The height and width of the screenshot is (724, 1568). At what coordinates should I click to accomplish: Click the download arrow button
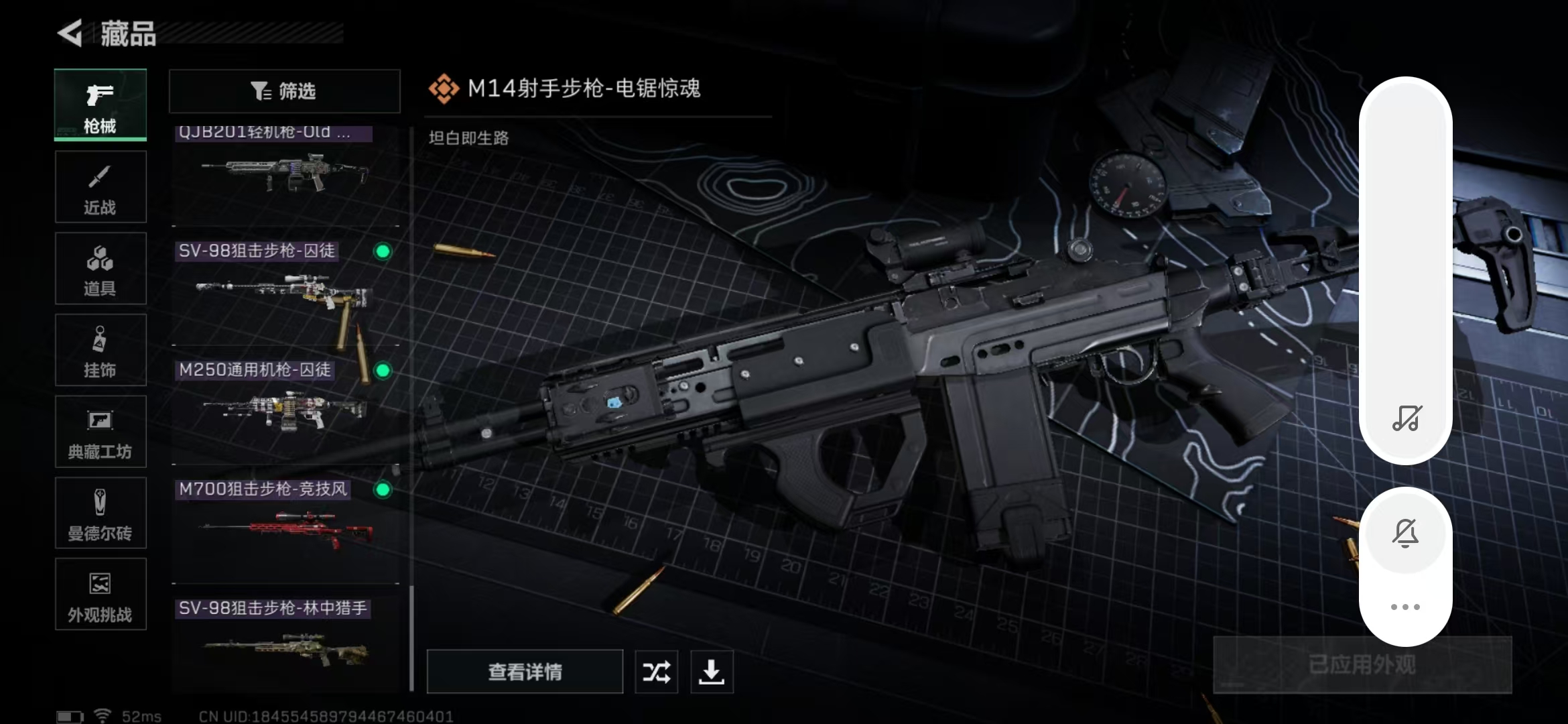pyautogui.click(x=712, y=672)
